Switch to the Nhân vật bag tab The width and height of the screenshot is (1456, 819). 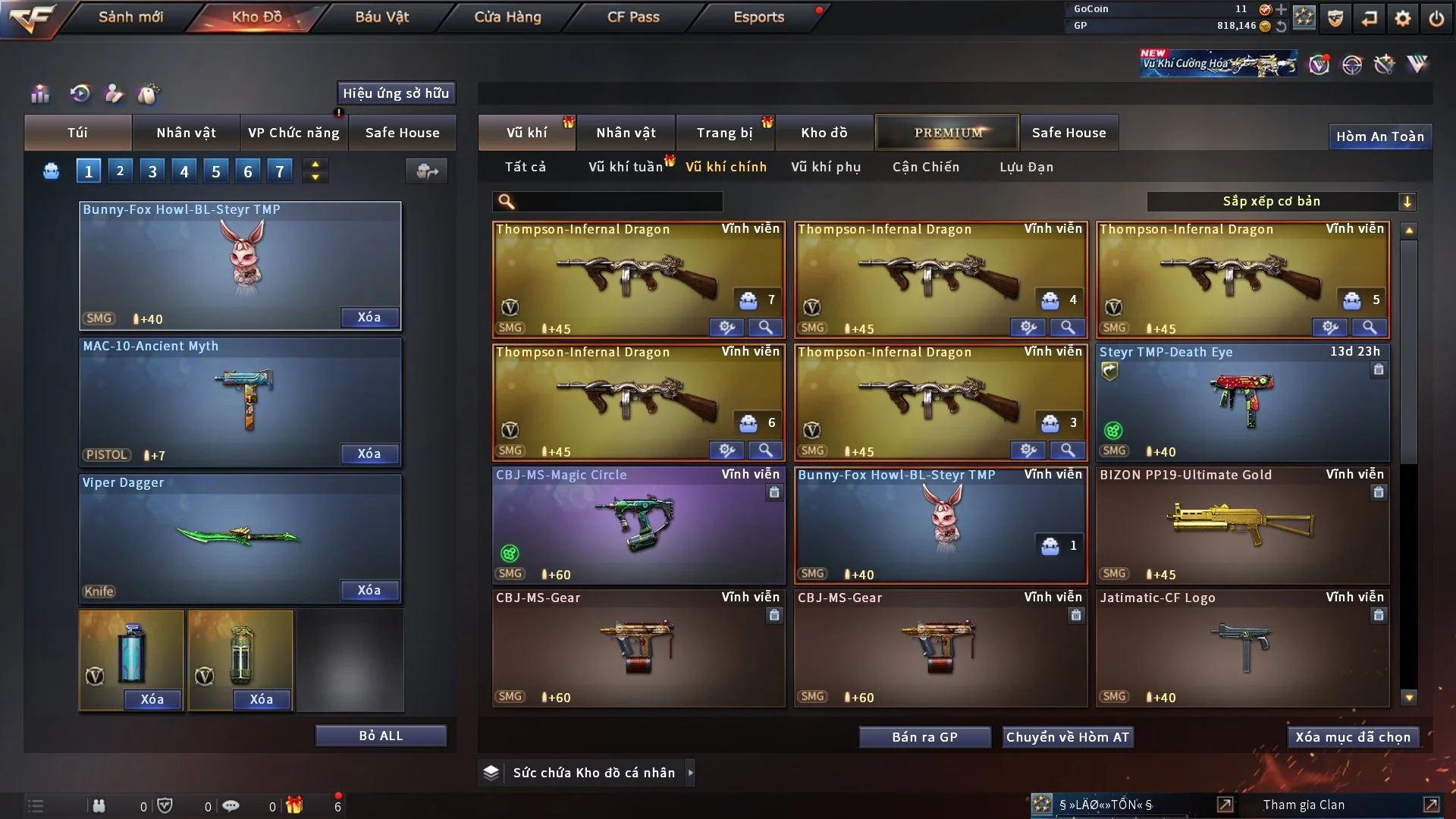(x=186, y=133)
